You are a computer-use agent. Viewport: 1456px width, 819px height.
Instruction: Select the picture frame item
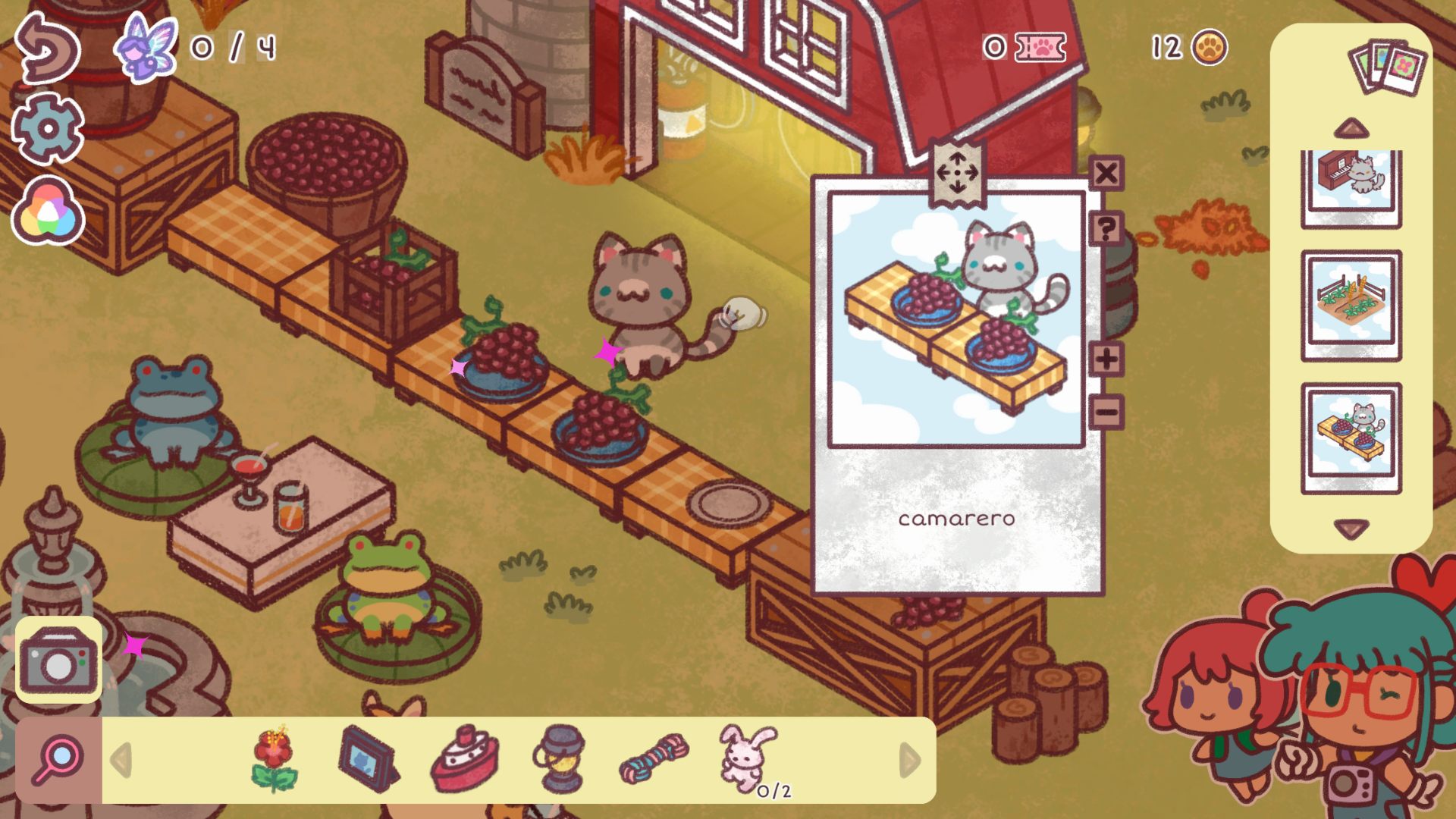tap(367, 761)
